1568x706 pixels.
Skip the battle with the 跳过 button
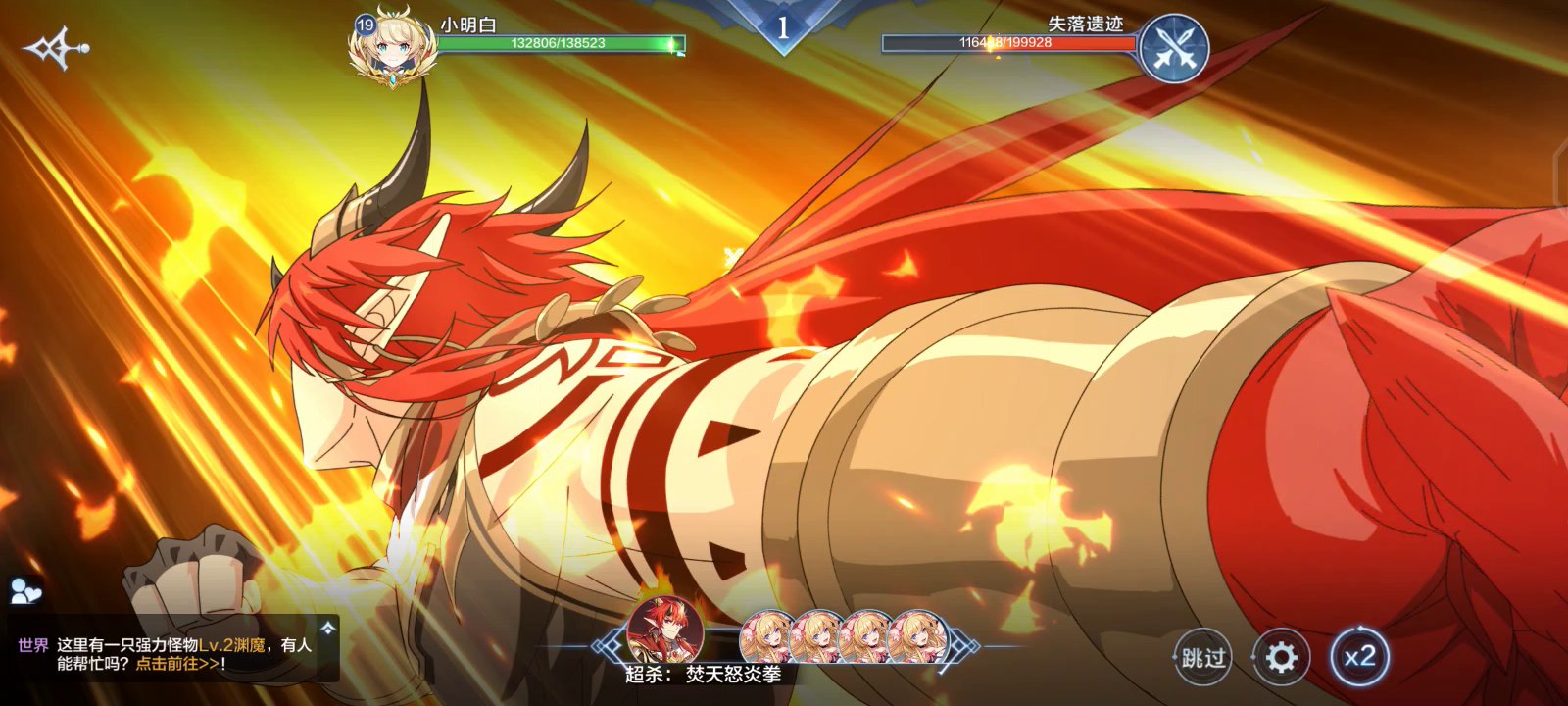point(1202,656)
